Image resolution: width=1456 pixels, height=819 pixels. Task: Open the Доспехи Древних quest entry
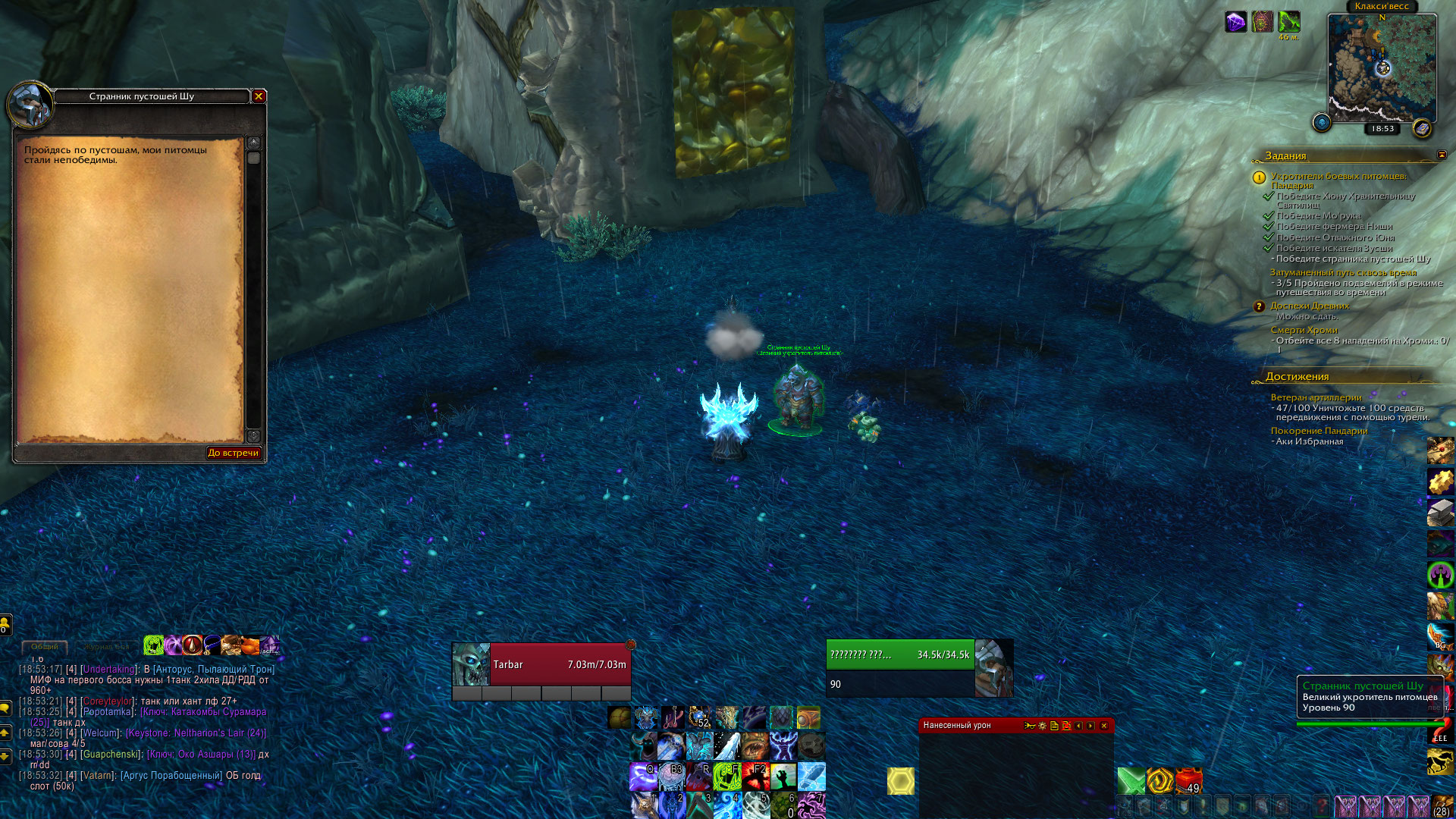(1310, 306)
